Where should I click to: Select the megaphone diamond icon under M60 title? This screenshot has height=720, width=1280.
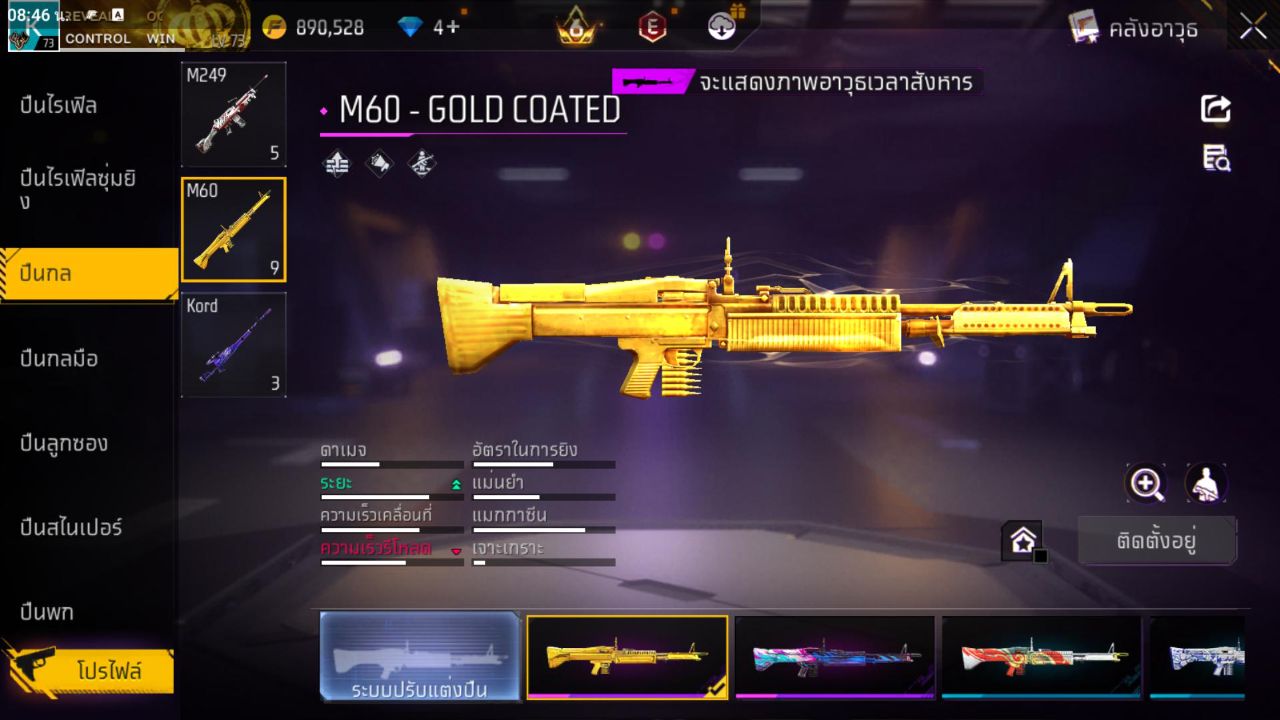[380, 165]
